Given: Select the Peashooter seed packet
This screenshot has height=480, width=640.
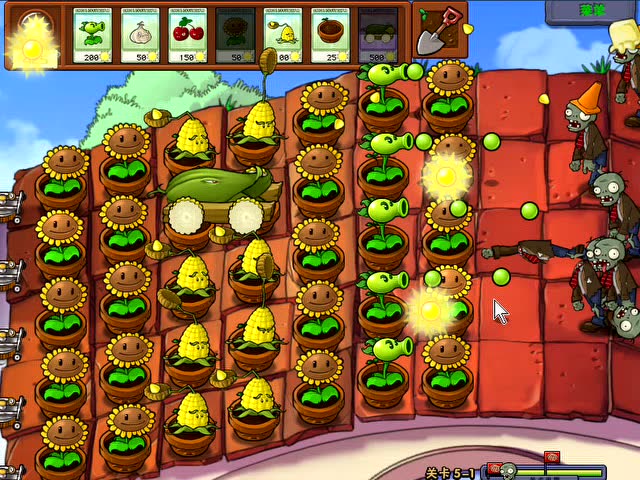Looking at the screenshot, I should 94,35.
